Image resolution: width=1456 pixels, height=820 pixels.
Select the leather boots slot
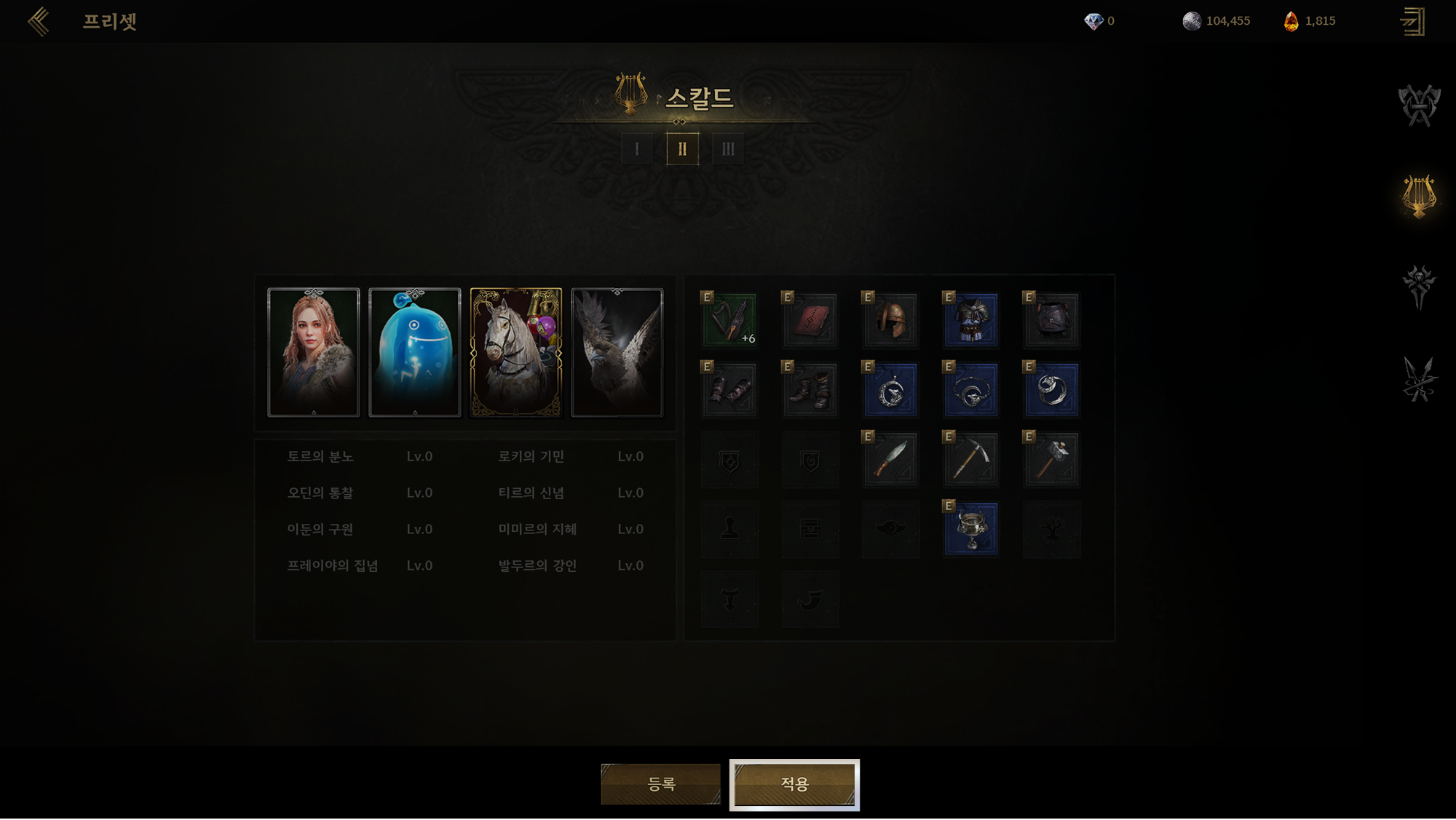click(x=810, y=390)
